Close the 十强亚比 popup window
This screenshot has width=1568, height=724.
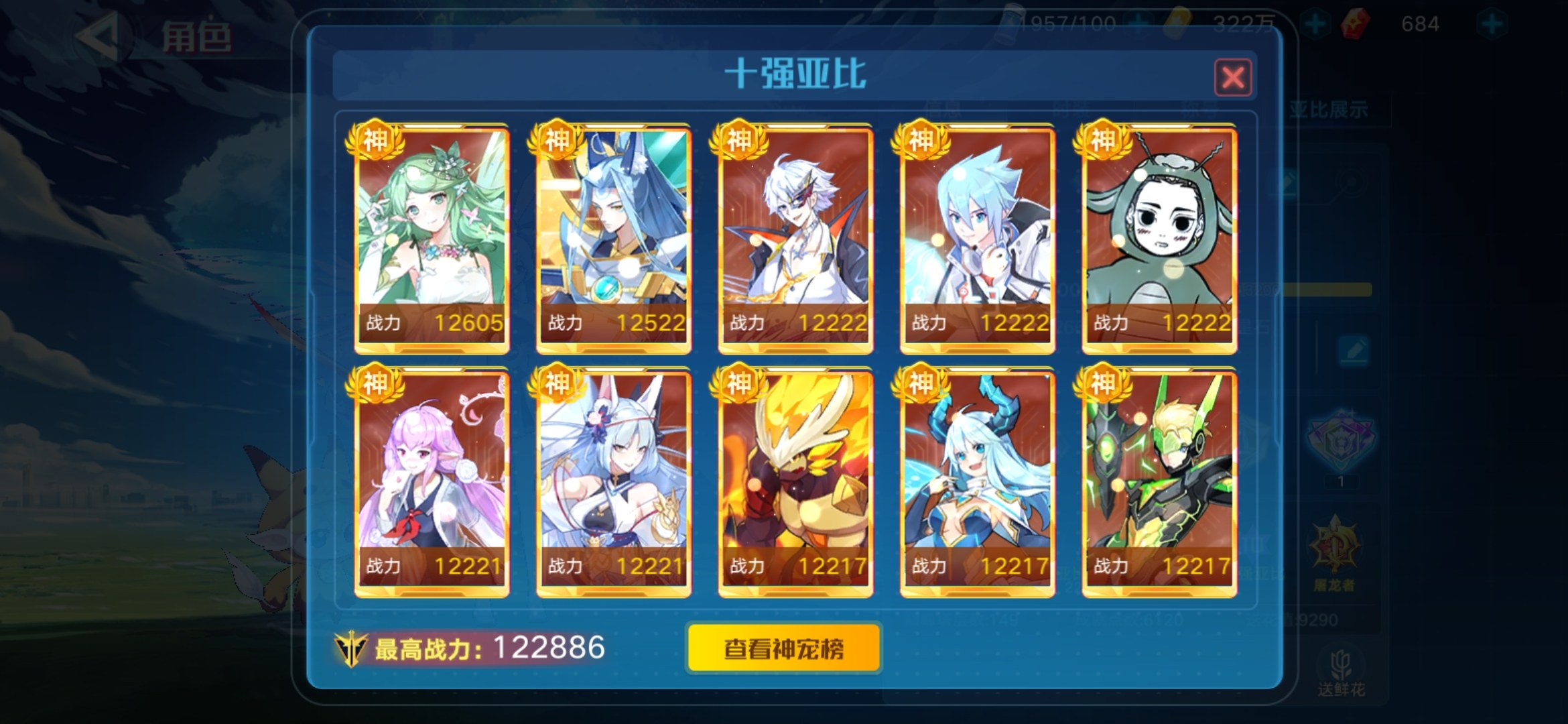coord(1232,78)
